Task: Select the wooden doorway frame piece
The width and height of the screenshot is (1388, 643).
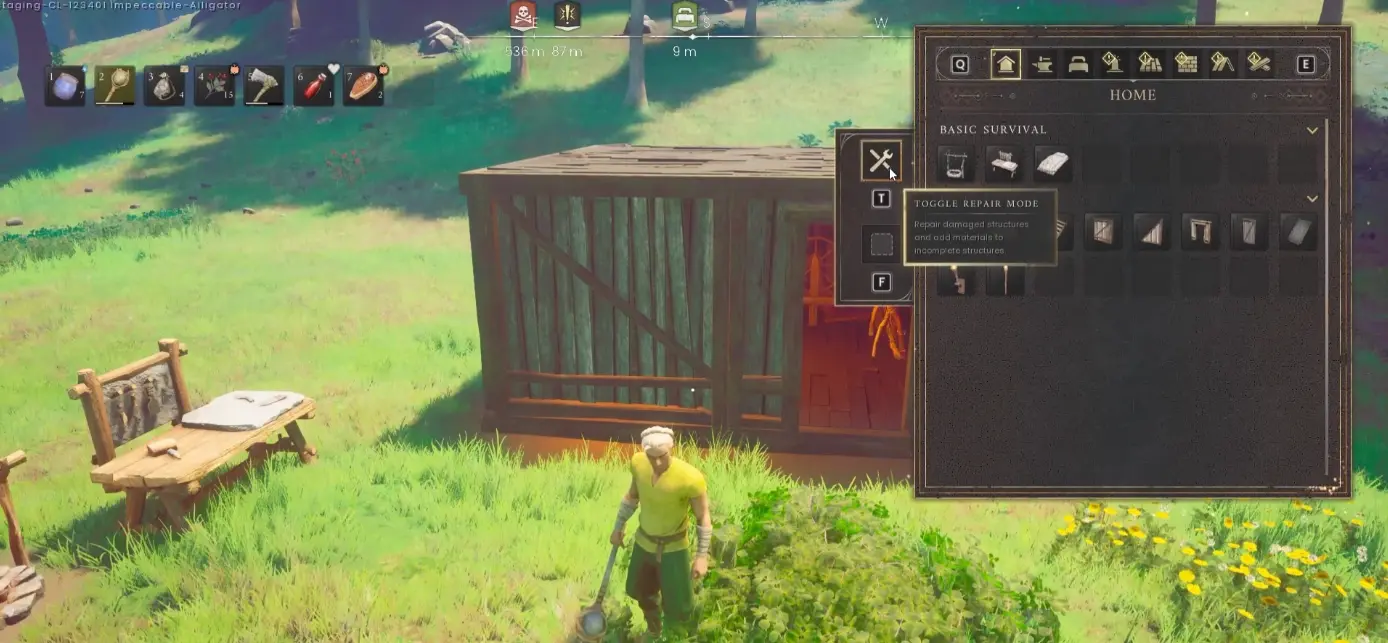Action: pos(1200,232)
